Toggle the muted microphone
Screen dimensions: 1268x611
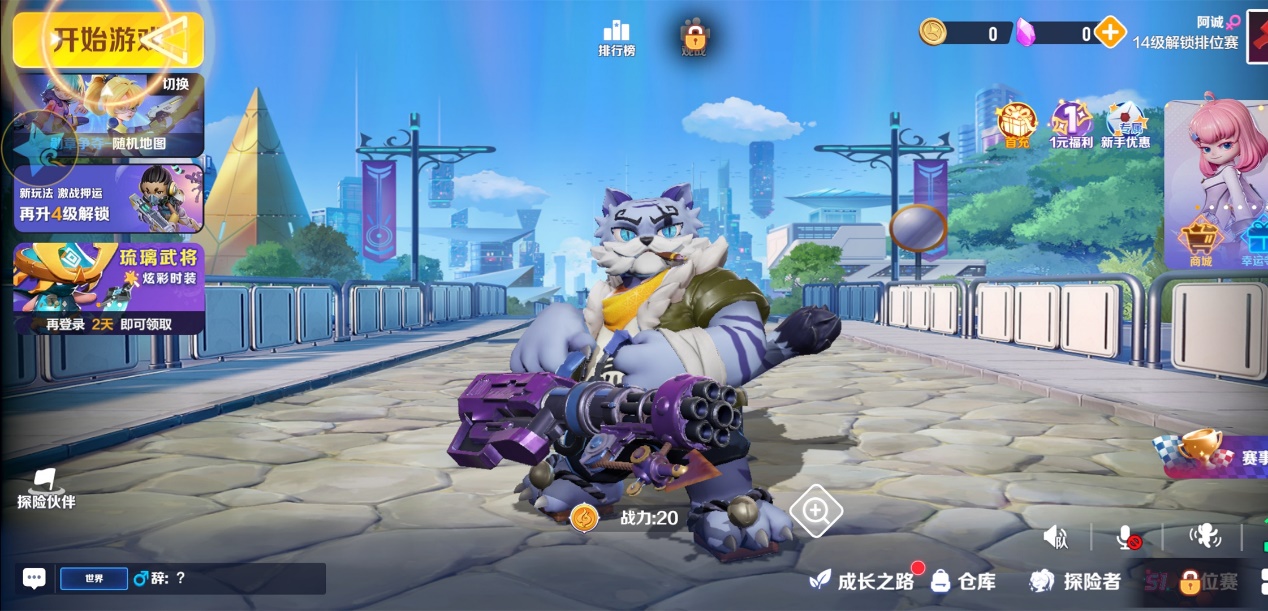point(1128,538)
